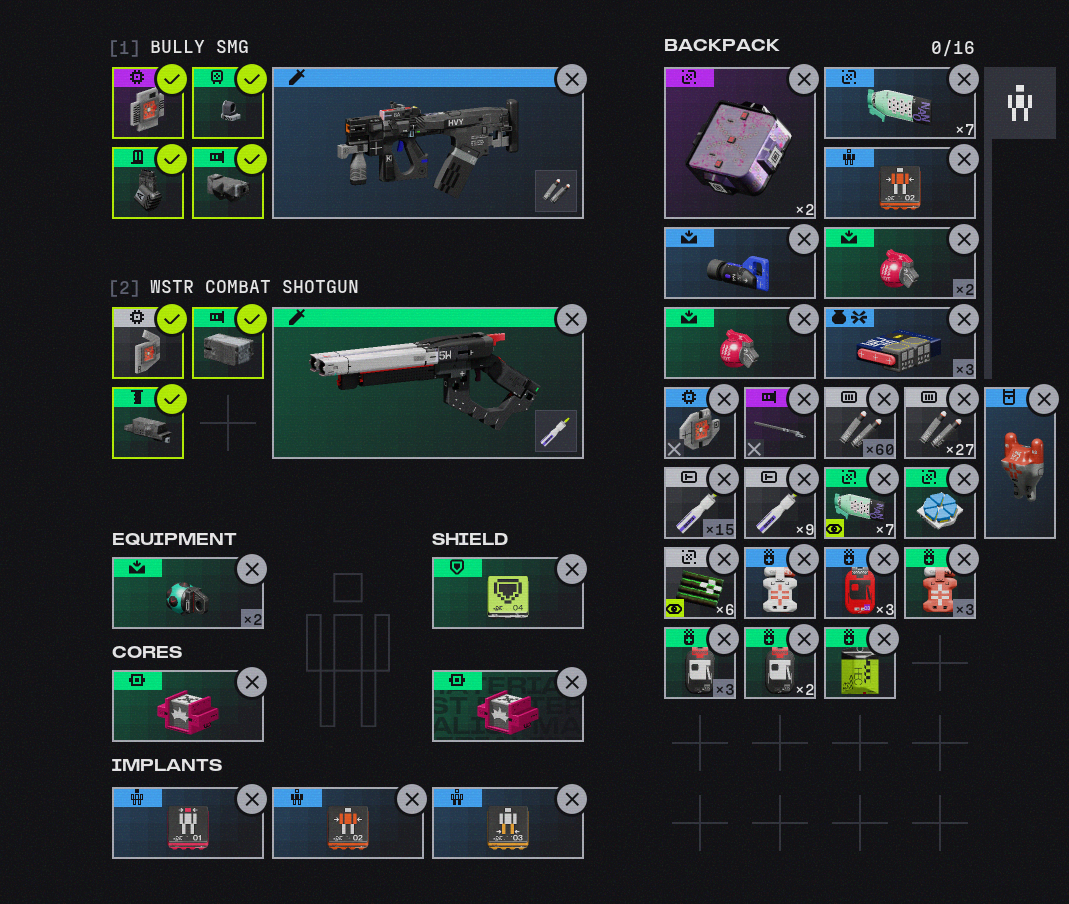Select the WSTR Combat Shotgun slot
The image size is (1069, 904).
coord(427,383)
